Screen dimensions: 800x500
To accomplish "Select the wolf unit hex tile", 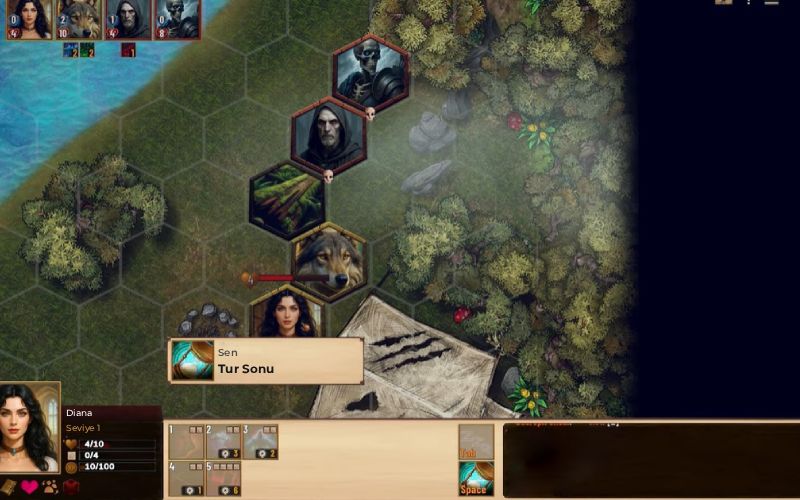I will [328, 261].
